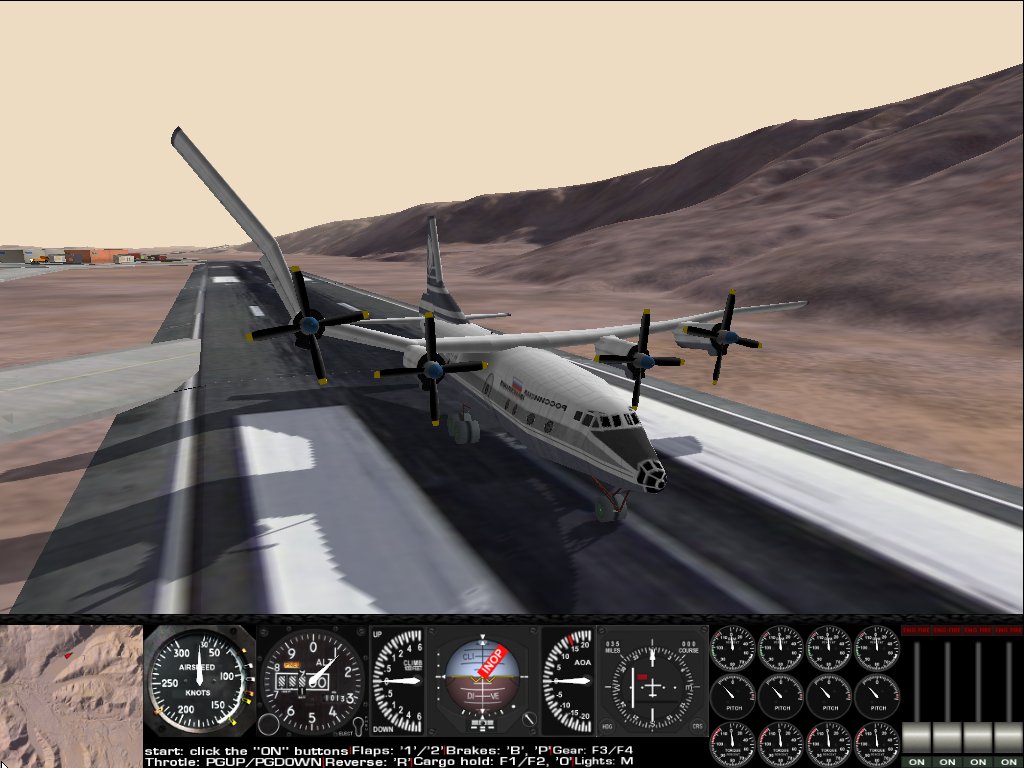Click the altimeter pressure setting knob
The height and width of the screenshot is (768, 1024).
[268, 724]
